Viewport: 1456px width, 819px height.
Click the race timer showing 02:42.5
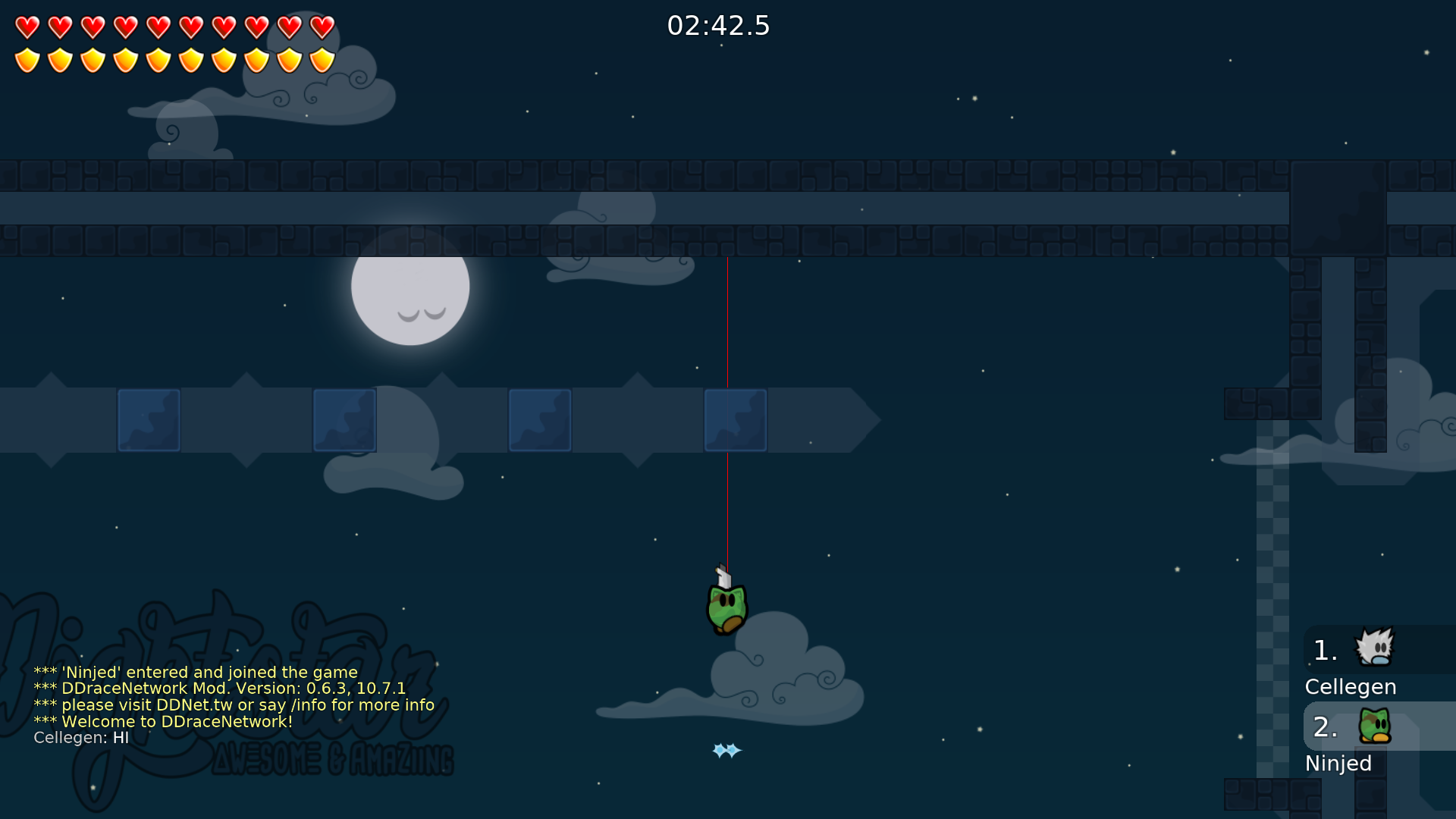(x=719, y=26)
